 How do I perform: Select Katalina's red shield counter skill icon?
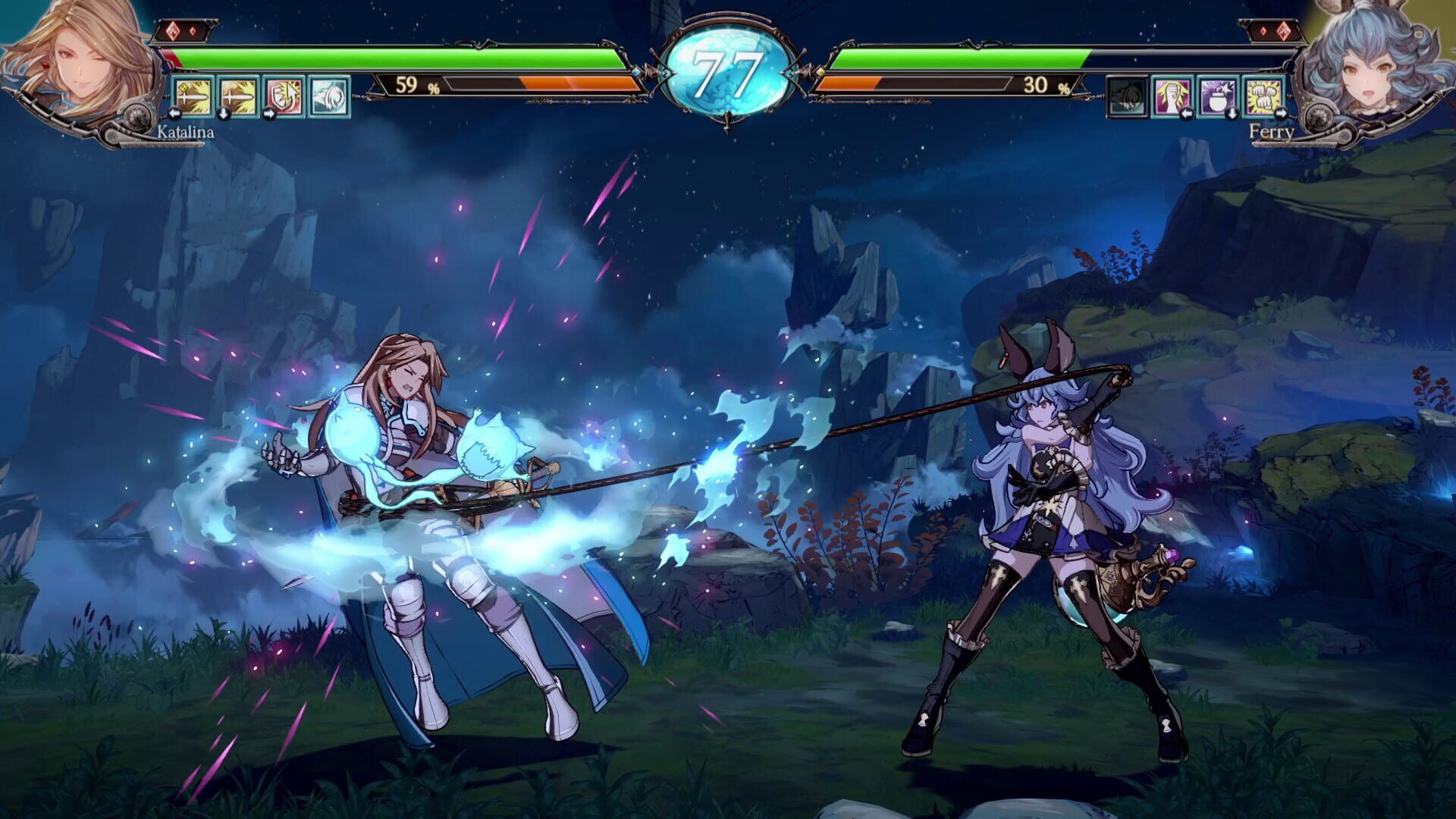point(284,97)
